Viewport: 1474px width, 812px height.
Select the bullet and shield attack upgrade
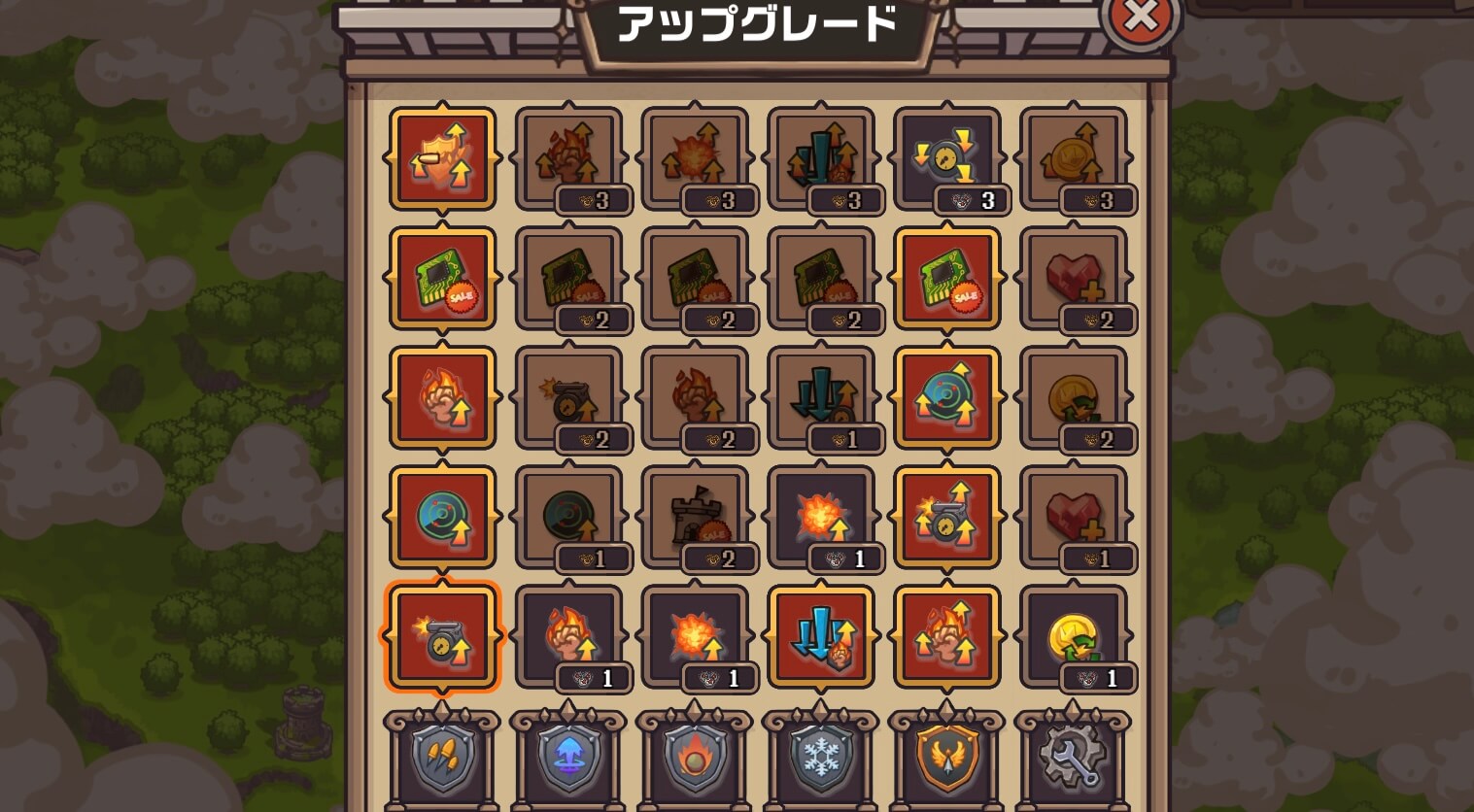[442, 158]
